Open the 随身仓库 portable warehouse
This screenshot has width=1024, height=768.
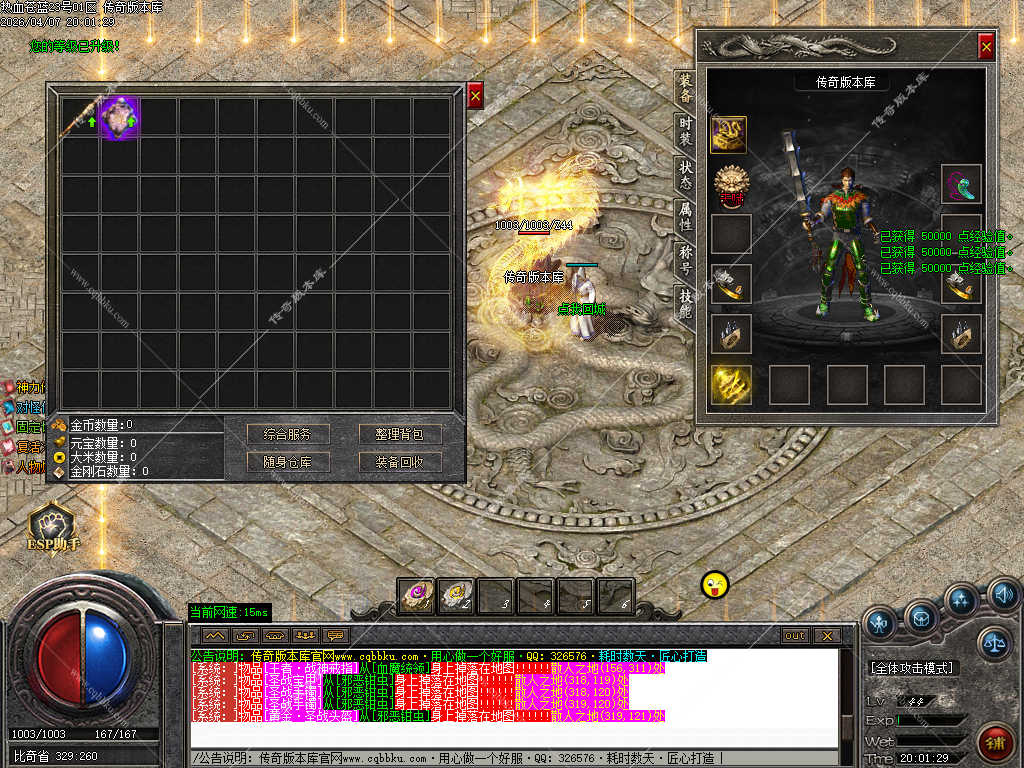click(288, 462)
